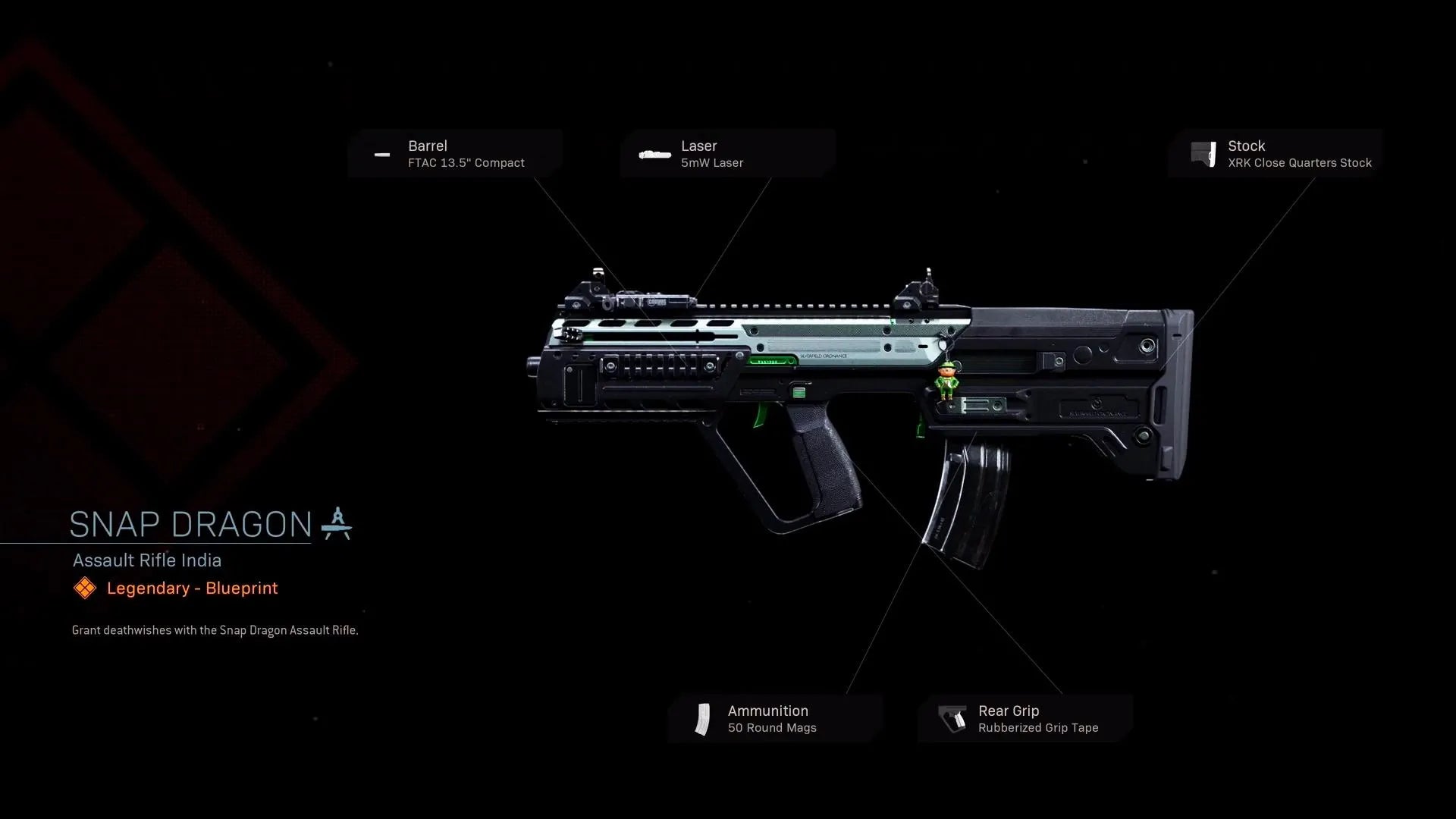Select the Barrel attachment slot

pos(455,154)
